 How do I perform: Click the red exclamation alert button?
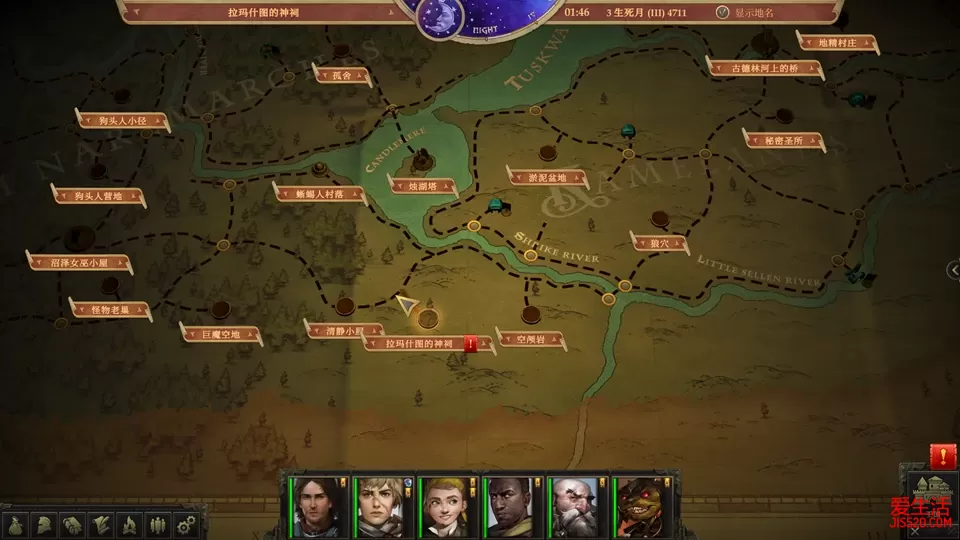pos(942,457)
